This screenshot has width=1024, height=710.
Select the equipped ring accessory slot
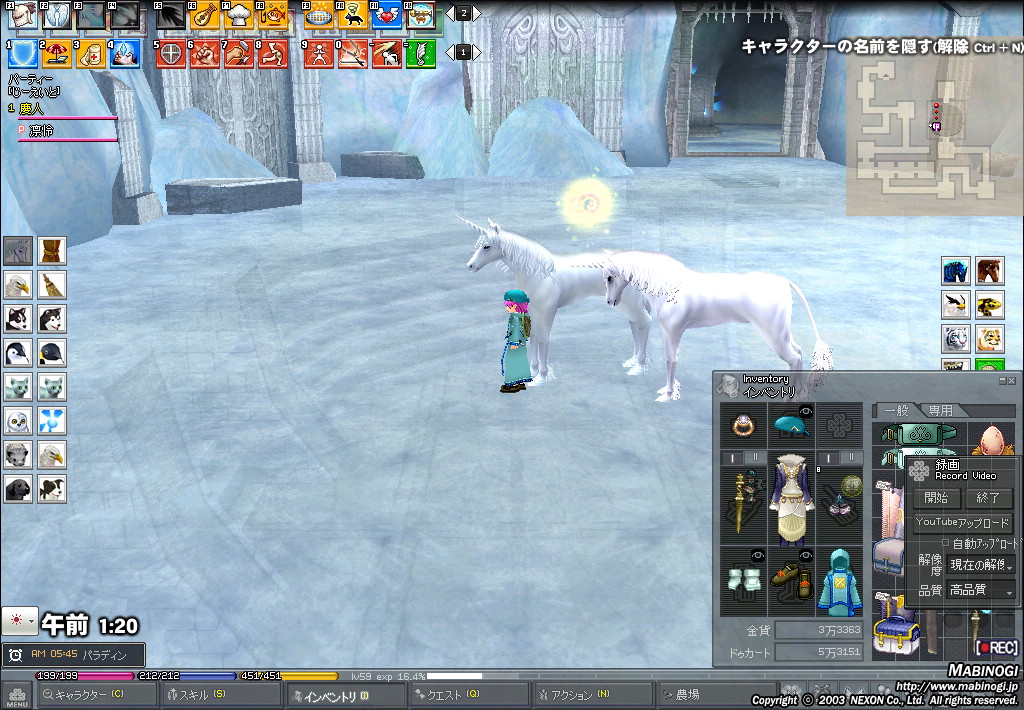[743, 425]
